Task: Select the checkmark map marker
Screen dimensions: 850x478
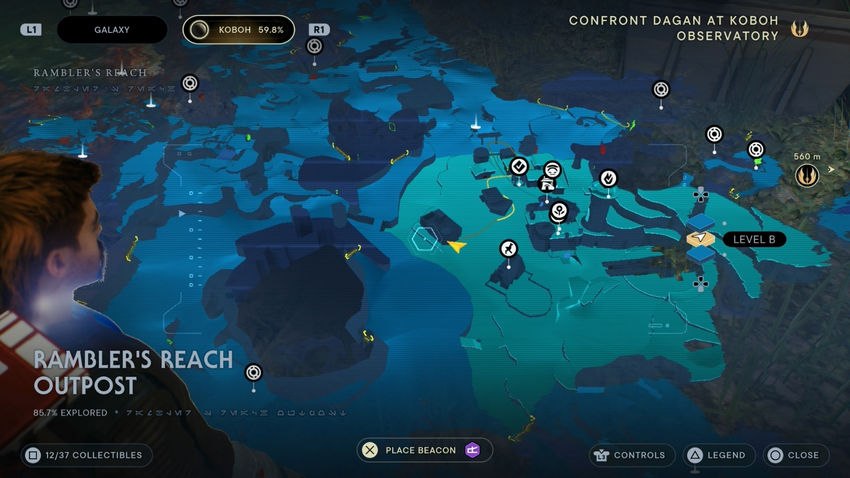Action: coord(519,165)
